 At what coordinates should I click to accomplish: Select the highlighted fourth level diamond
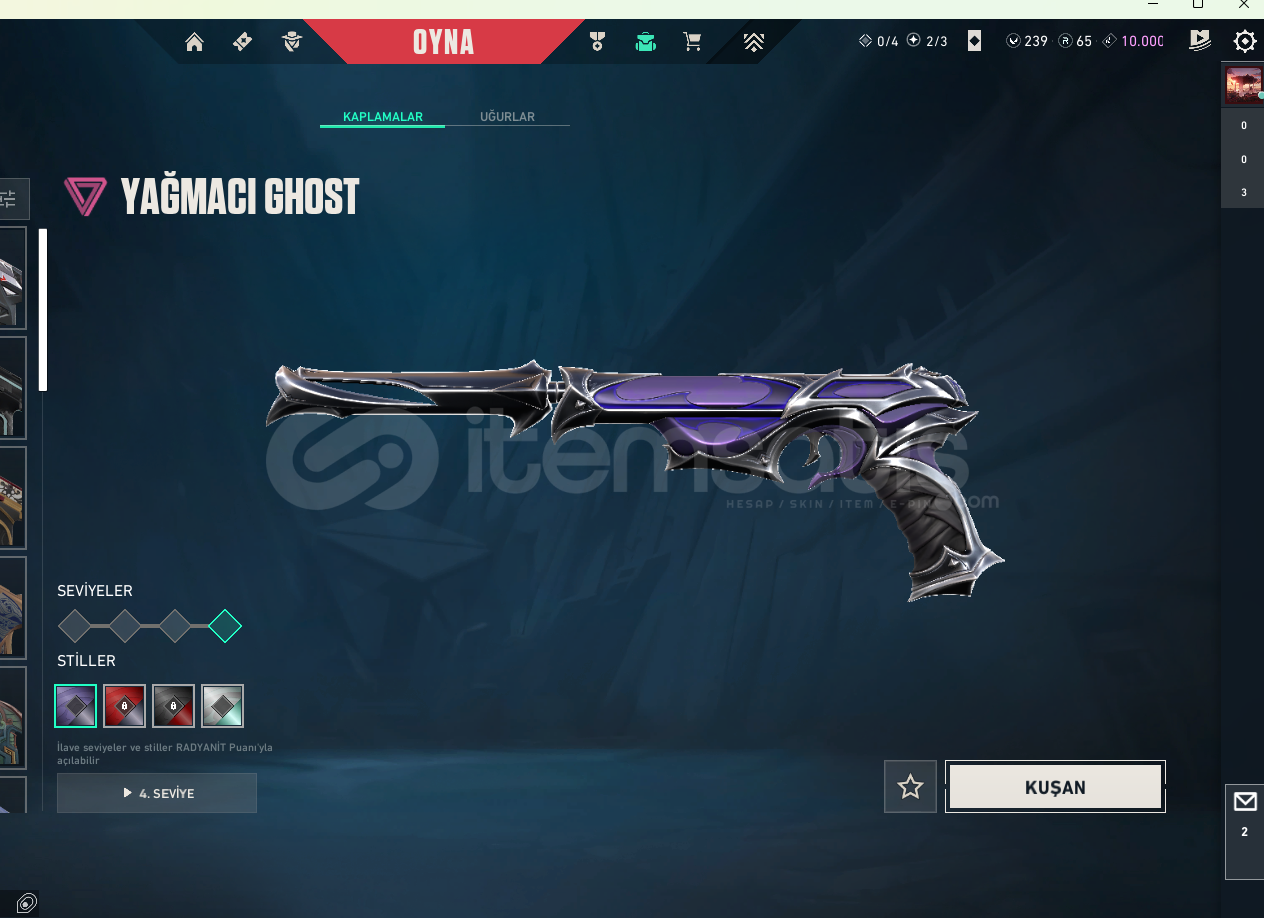pos(225,626)
